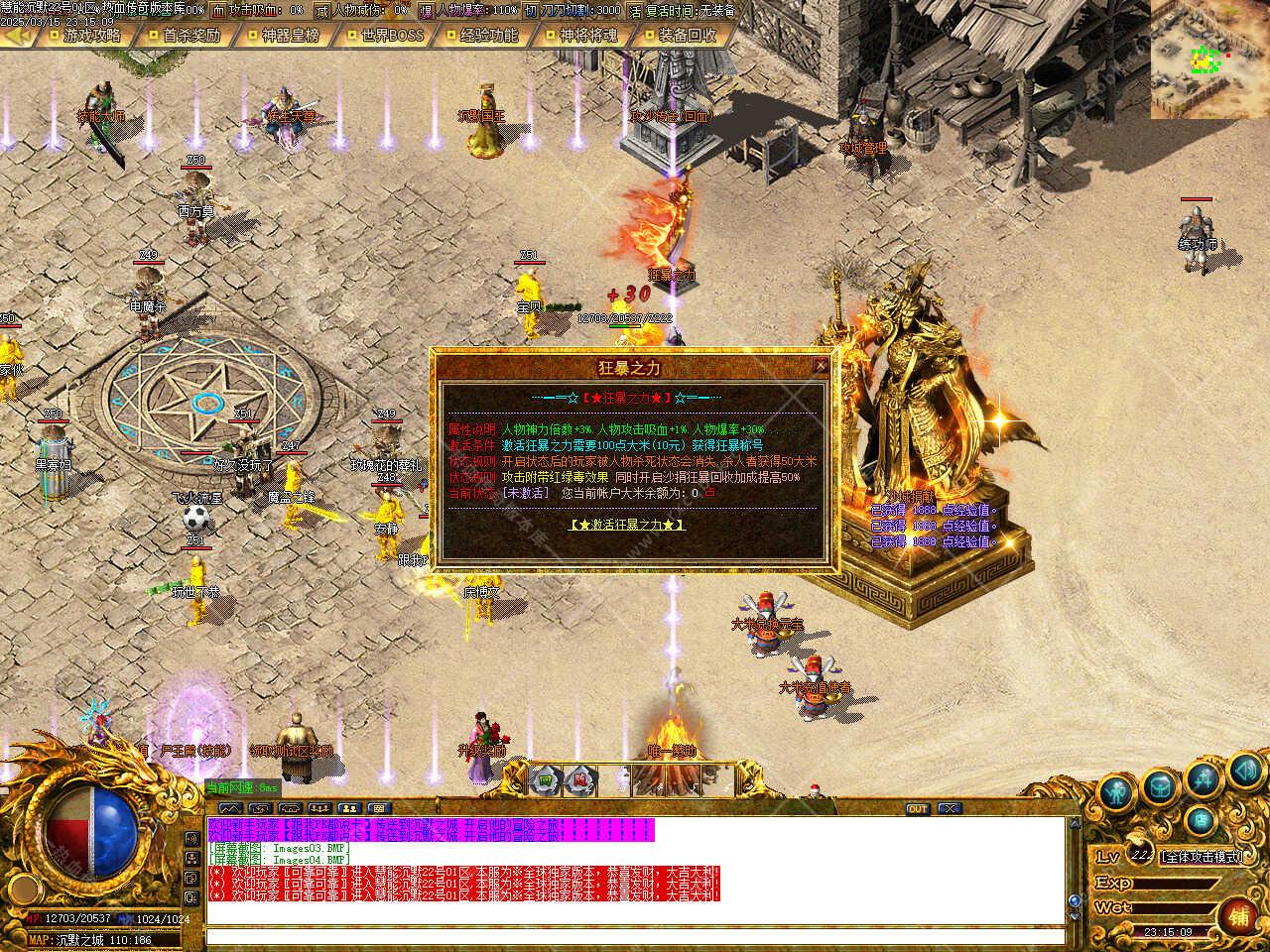Image resolution: width=1270 pixels, height=952 pixels.
Task: Click the chat text input field
Action: [x=635, y=935]
